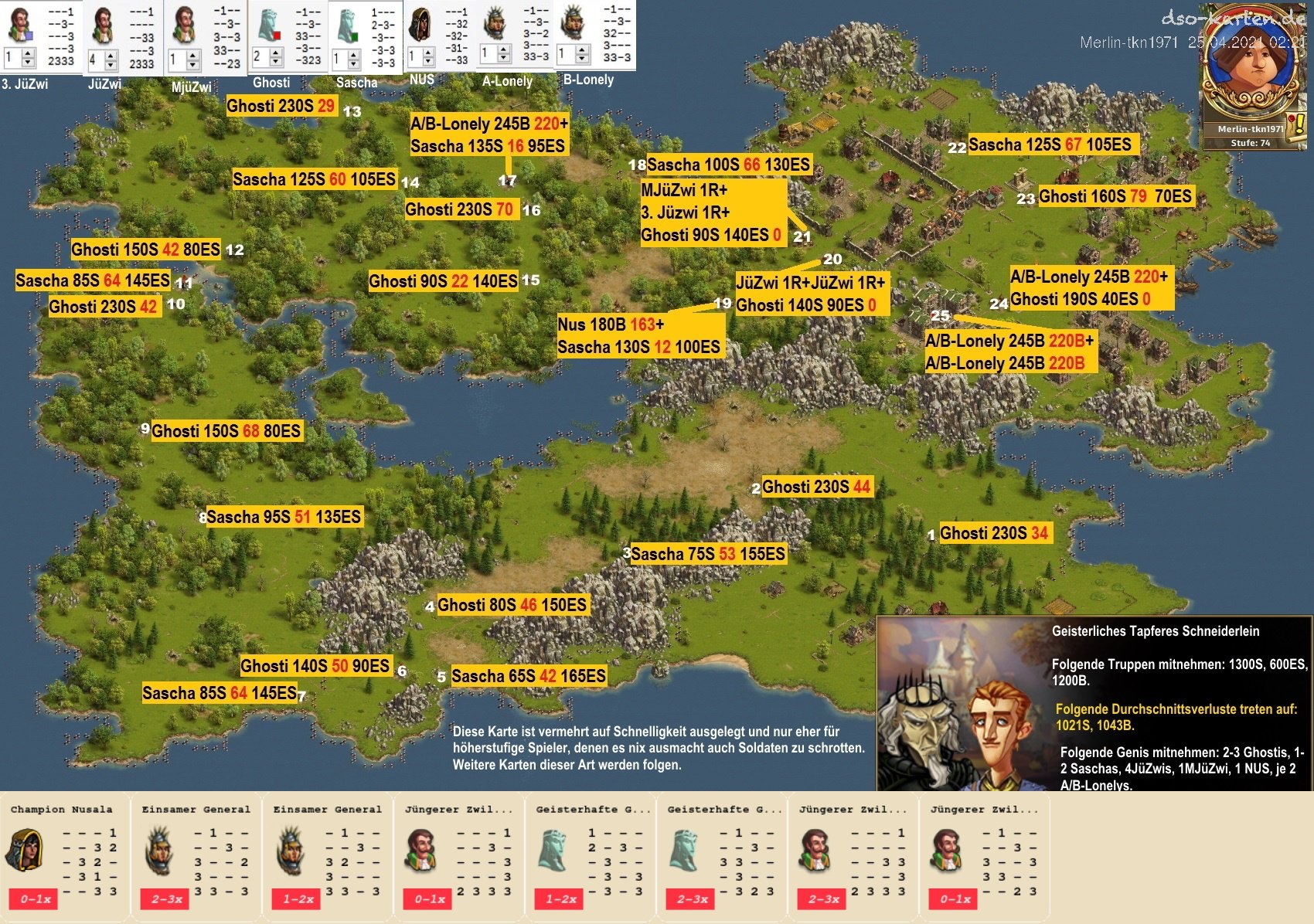
Task: Increase the A-Lonely general count stepper
Action: coord(504,49)
